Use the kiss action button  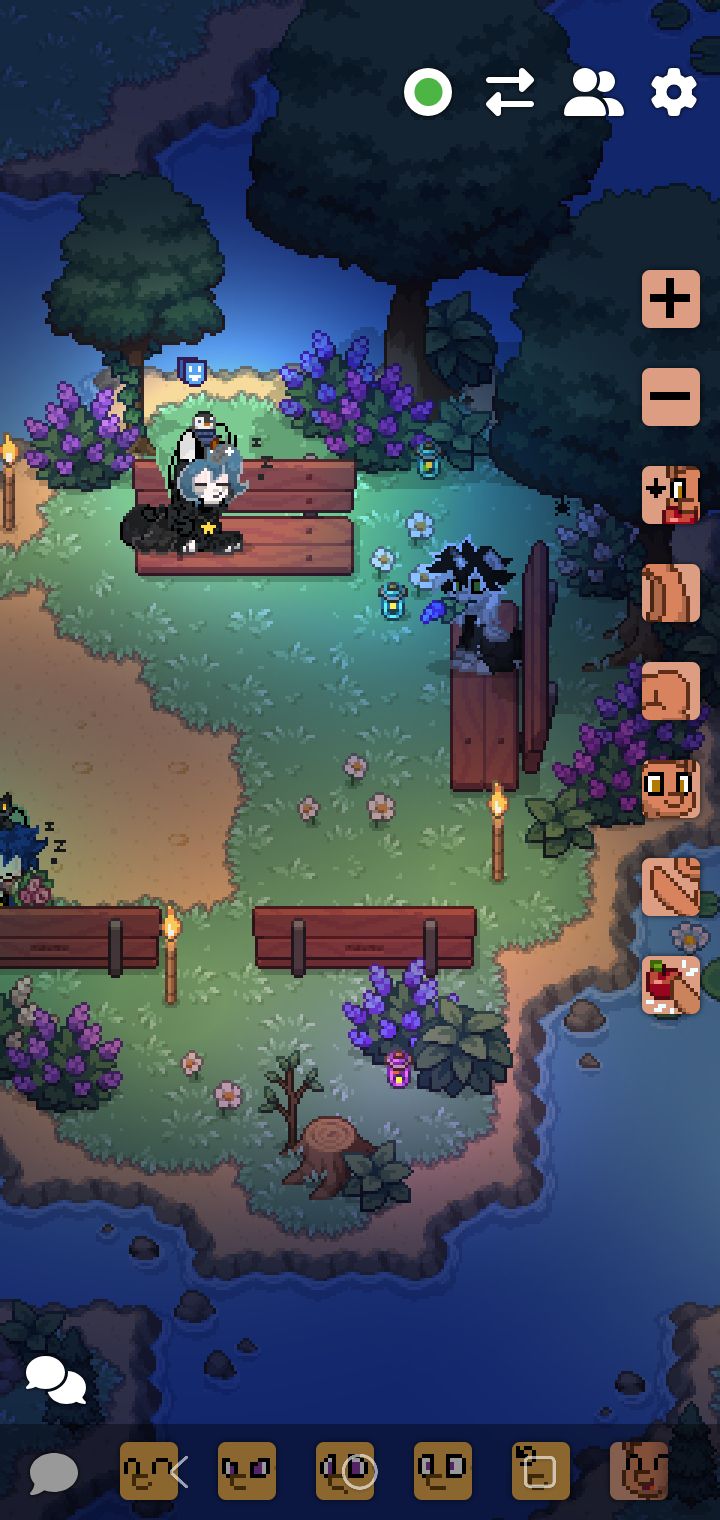pyautogui.click(x=670, y=494)
